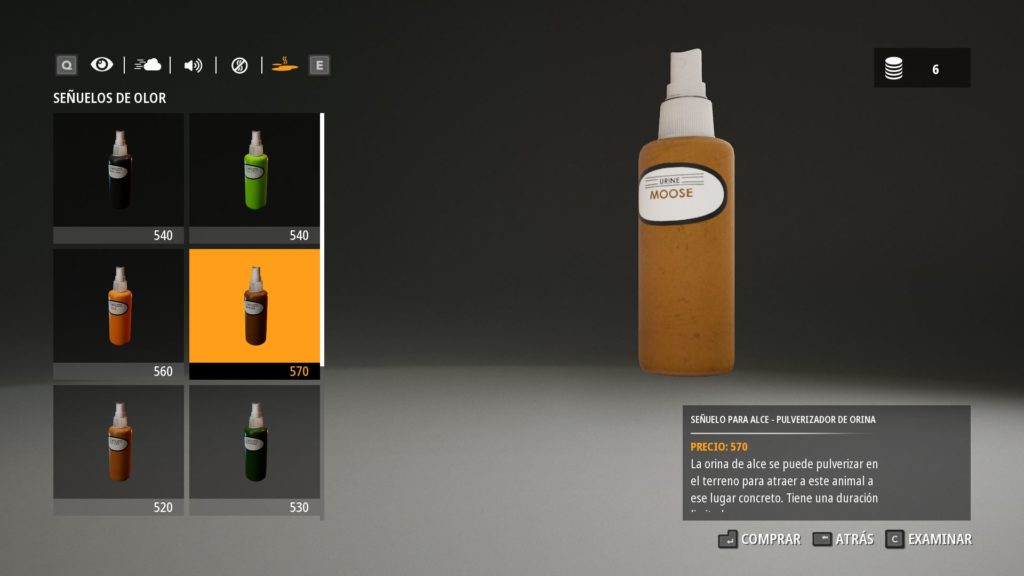Select the highlighted moose urine bottle, 570
This screenshot has width=1024, height=576.
(x=254, y=313)
